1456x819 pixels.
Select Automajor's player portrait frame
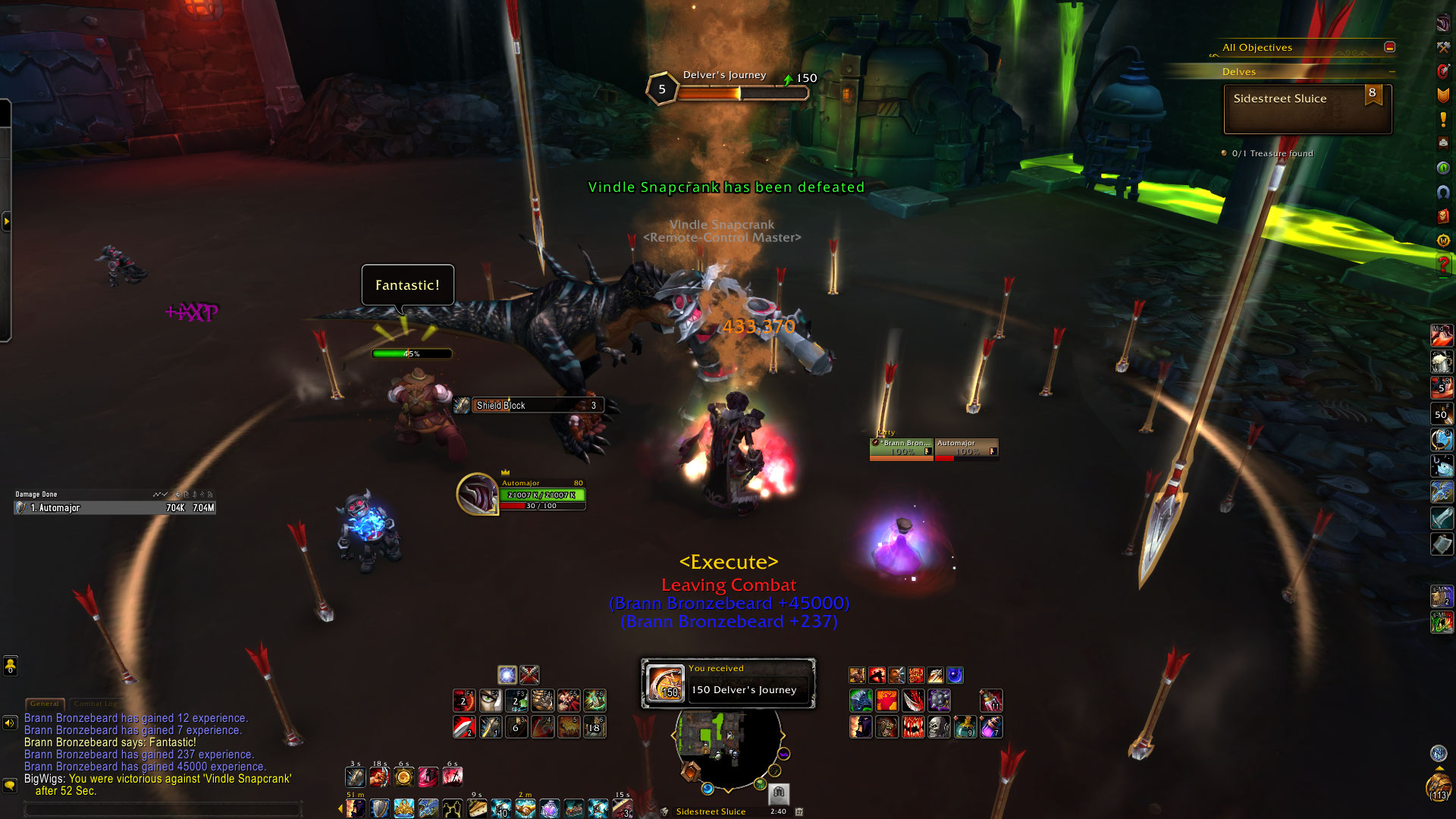[x=477, y=494]
